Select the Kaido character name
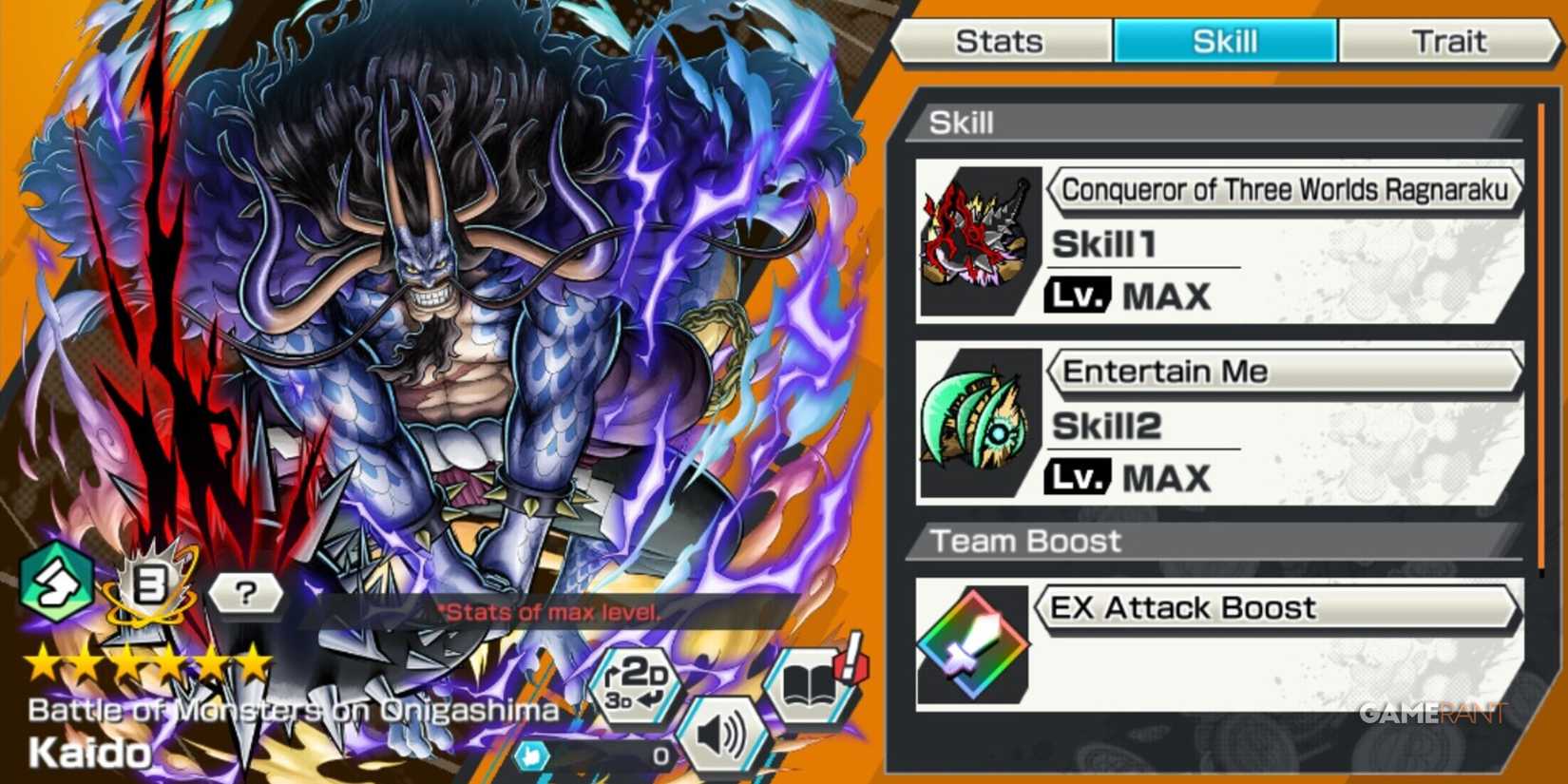 (87, 754)
